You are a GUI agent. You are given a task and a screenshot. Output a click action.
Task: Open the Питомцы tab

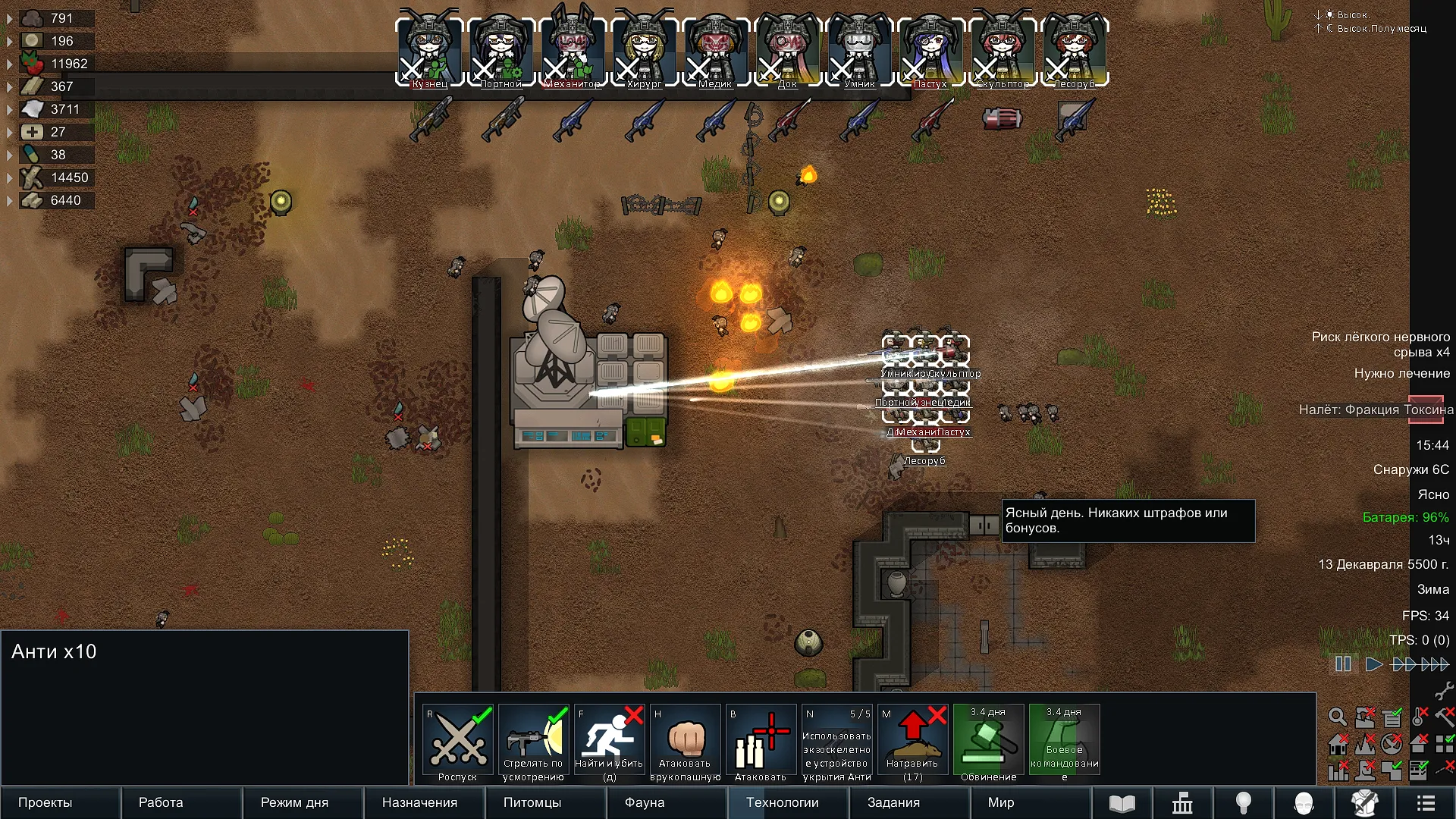point(532,802)
